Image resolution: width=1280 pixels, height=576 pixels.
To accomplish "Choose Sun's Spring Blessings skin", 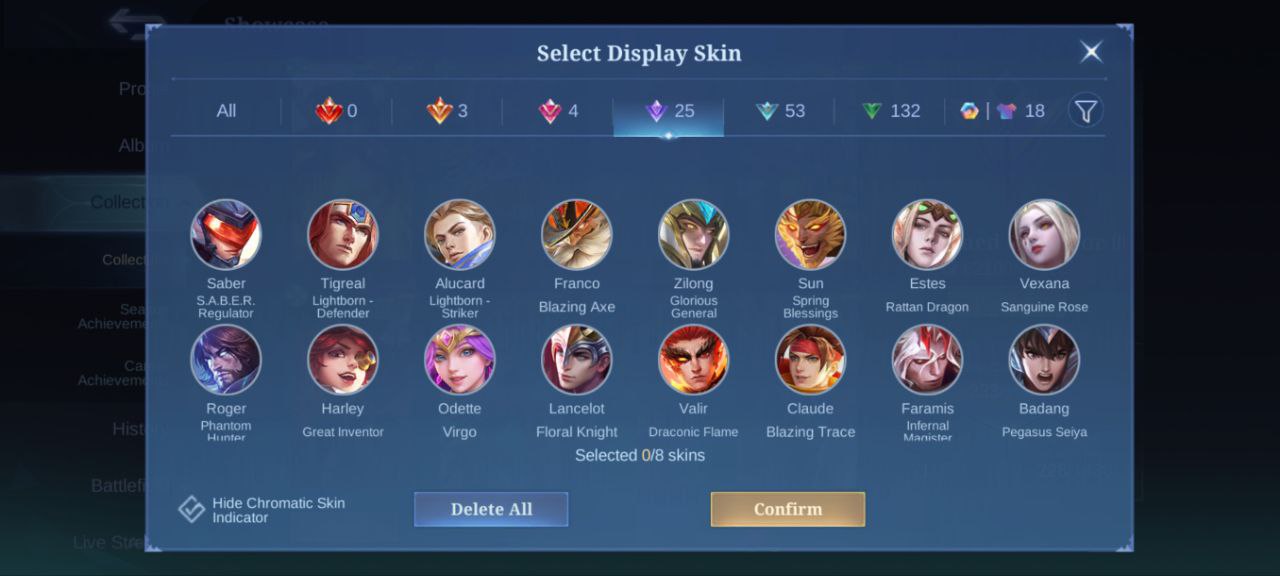I will tap(810, 235).
